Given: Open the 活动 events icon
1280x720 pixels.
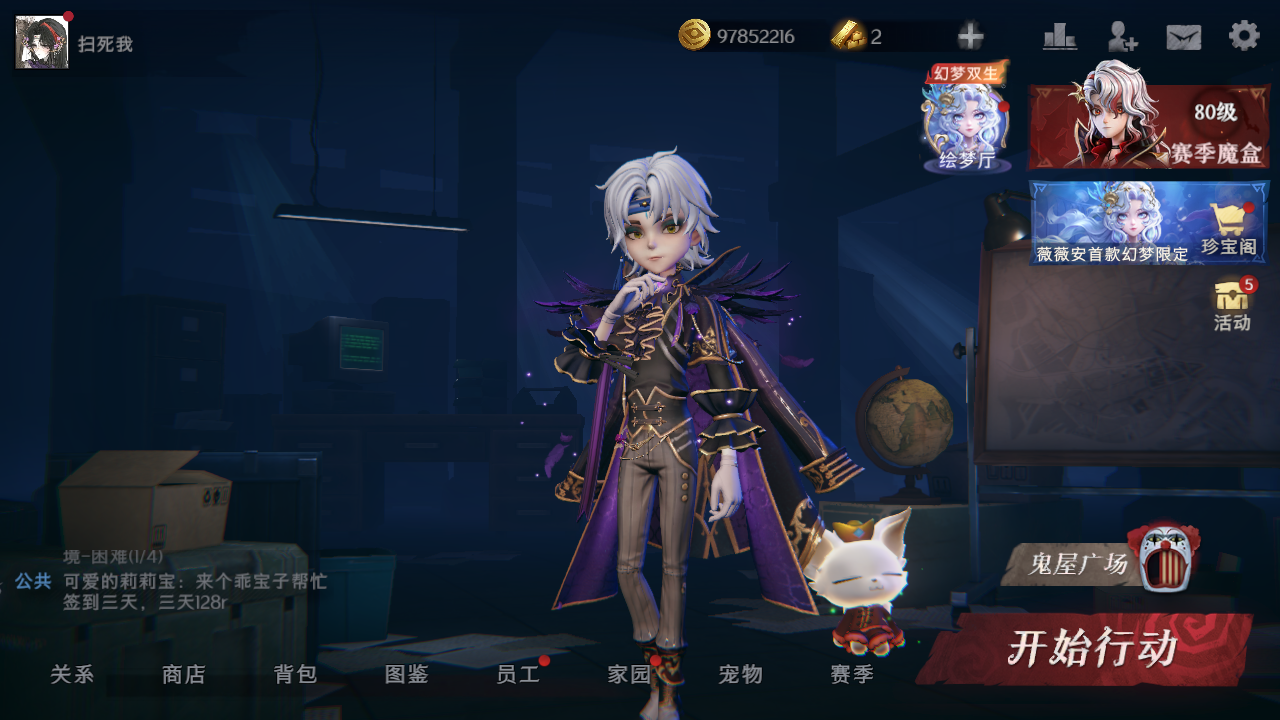Looking at the screenshot, I should (1232, 305).
